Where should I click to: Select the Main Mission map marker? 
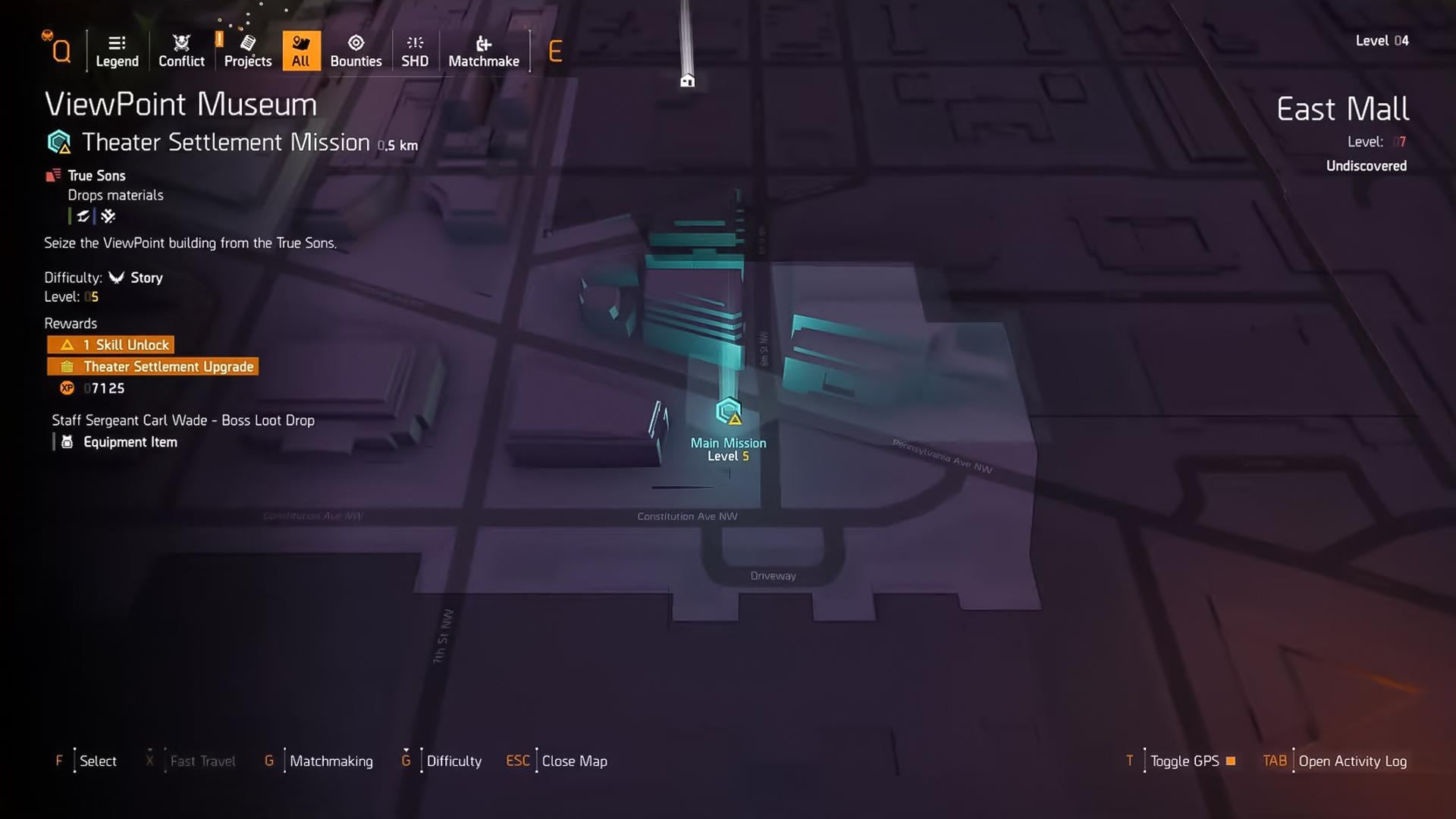tap(728, 413)
